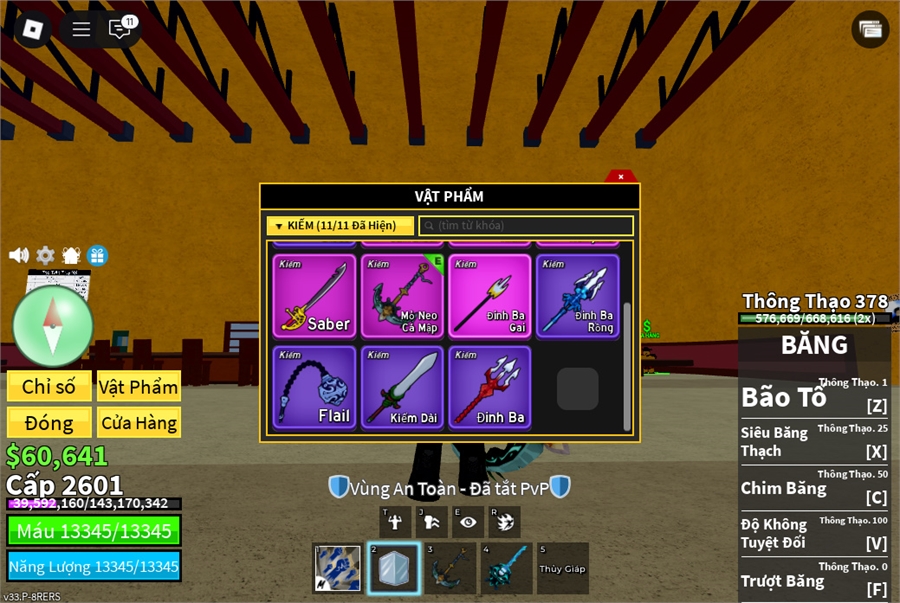The height and width of the screenshot is (603, 900).
Task: Open the Cửa Hàng shop
Action: coord(139,423)
